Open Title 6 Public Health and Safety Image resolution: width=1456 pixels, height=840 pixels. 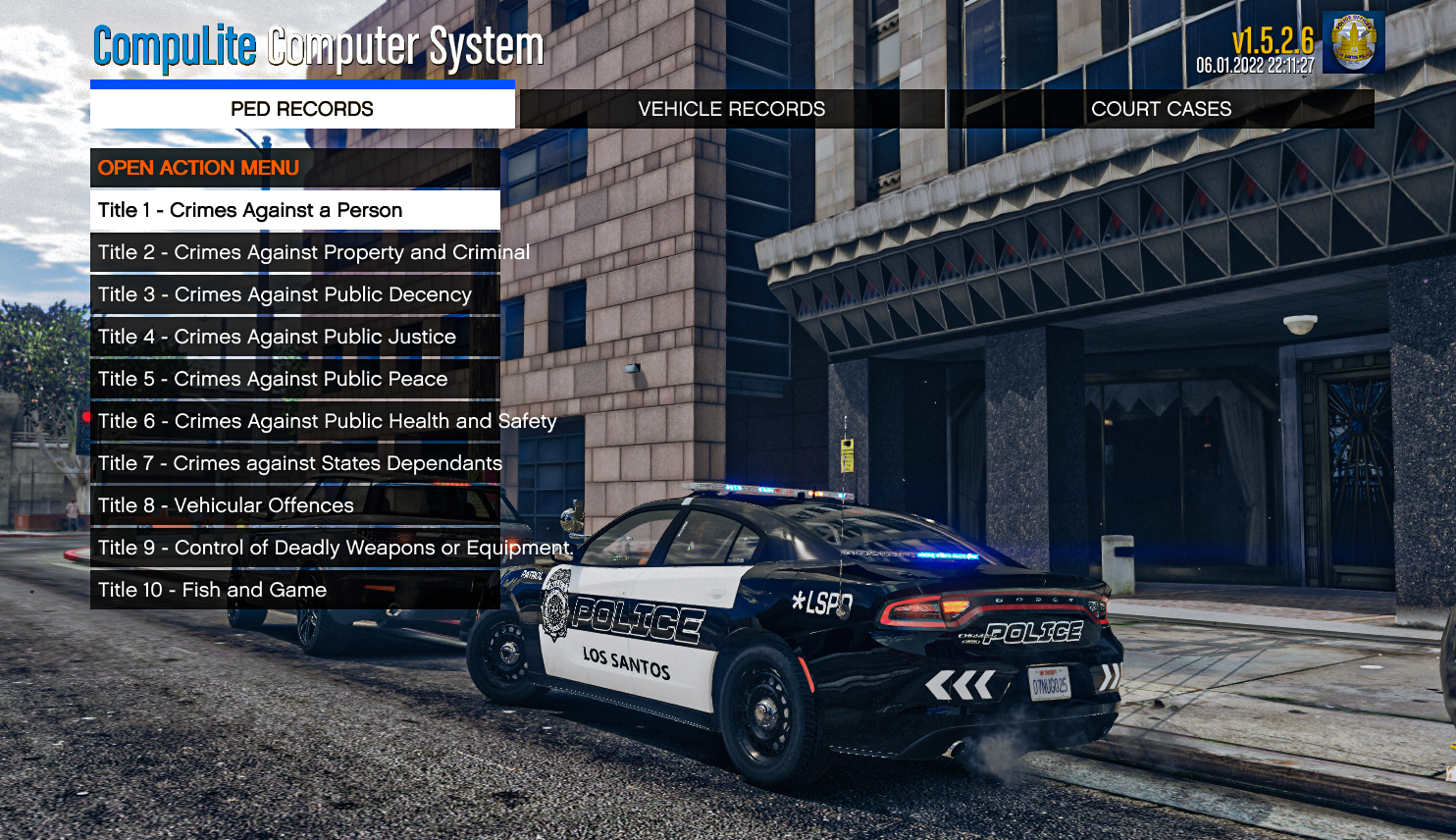[x=294, y=421]
